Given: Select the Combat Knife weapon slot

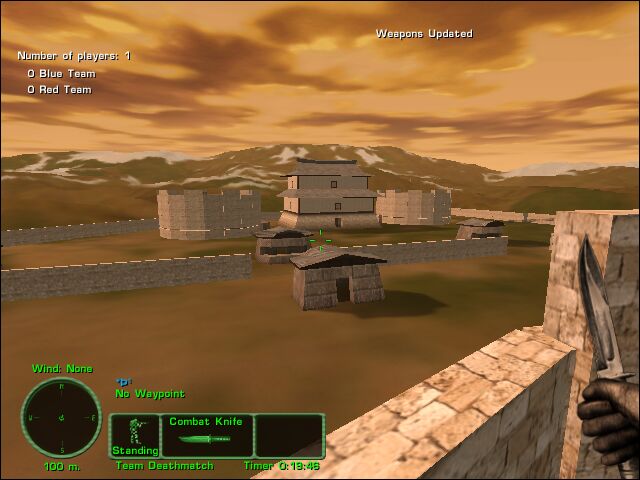Looking at the screenshot, I should click(206, 436).
